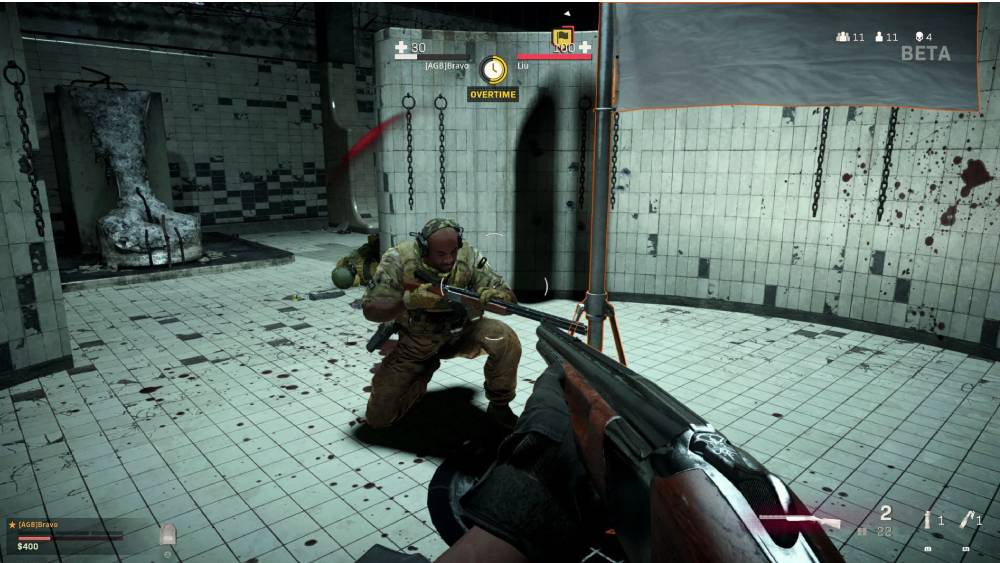The width and height of the screenshot is (1000, 563).
Task: Click the teams remaining icon
Action: (x=843, y=37)
